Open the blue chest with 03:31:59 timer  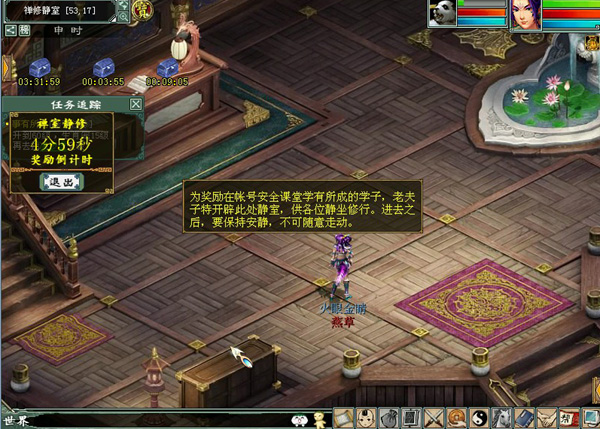(x=40, y=68)
